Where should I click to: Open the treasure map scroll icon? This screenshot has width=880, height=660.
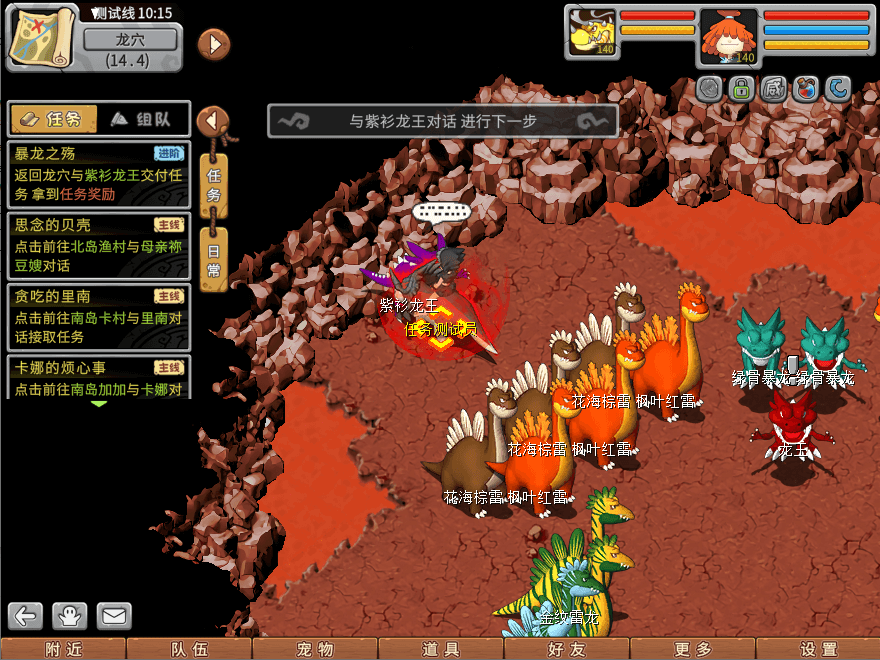pos(41,36)
